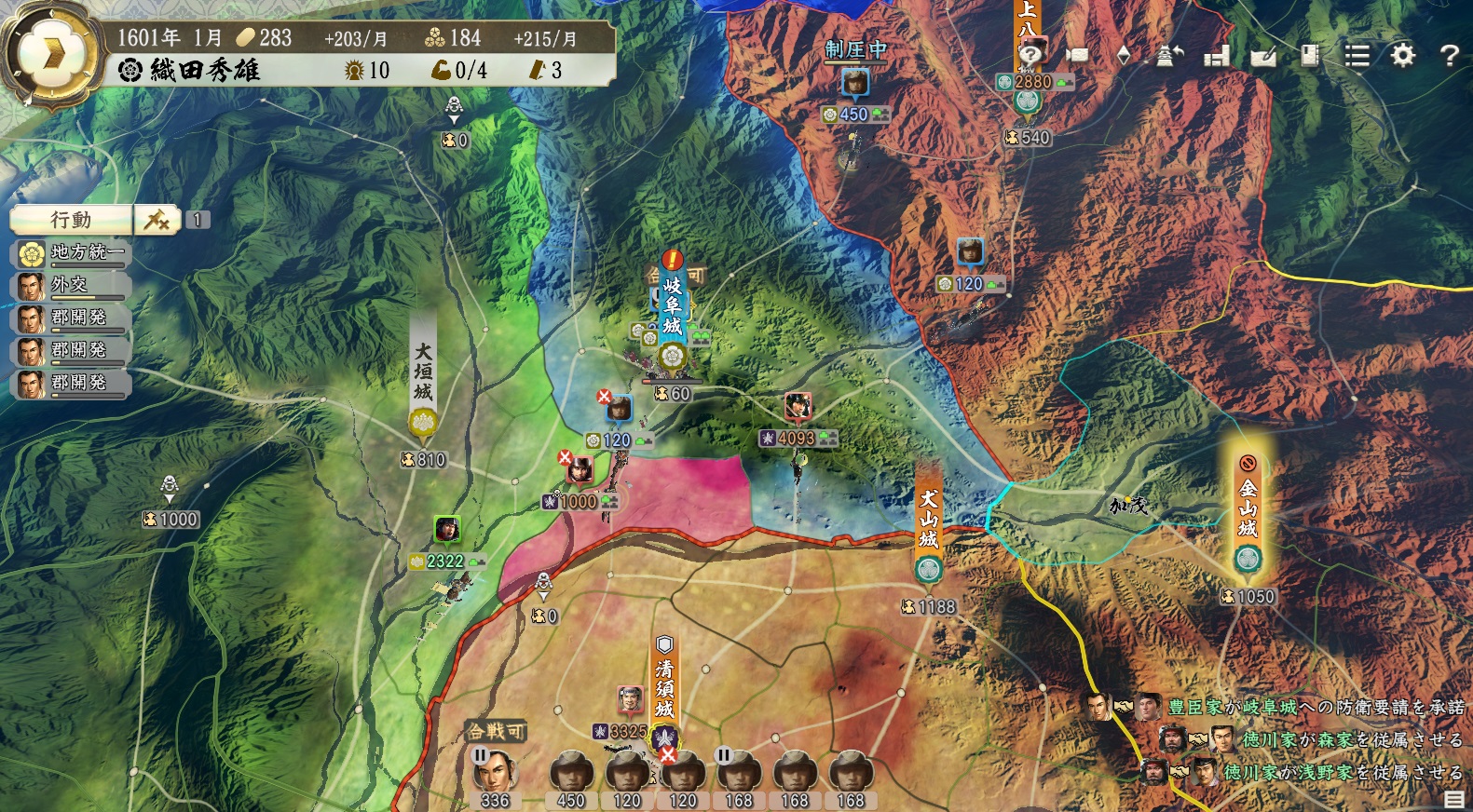Image resolution: width=1473 pixels, height=812 pixels.
Task: Expand the message log in bottom corner
Action: [1453, 800]
